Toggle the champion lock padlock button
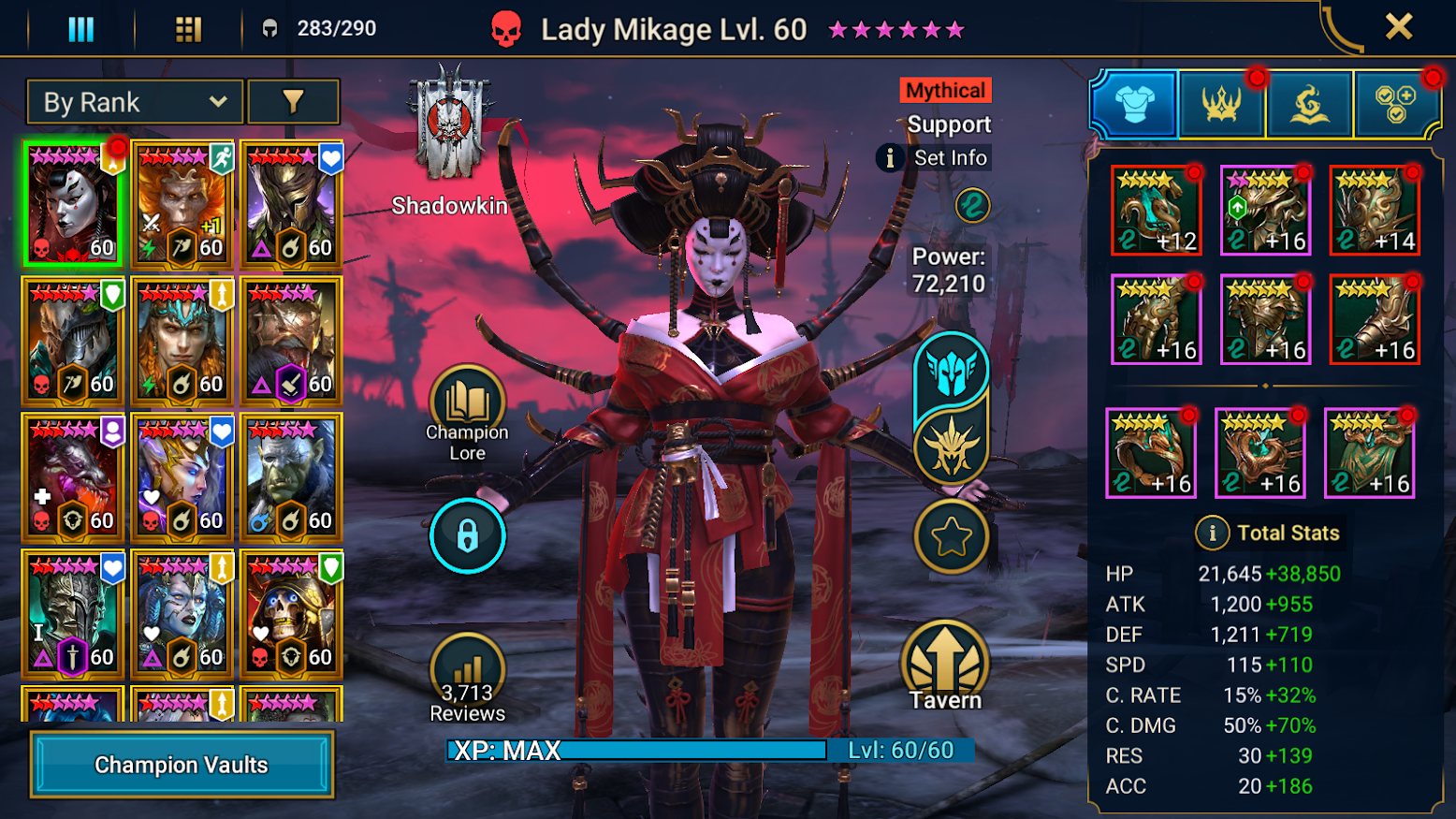The image size is (1456, 819). 467,536
